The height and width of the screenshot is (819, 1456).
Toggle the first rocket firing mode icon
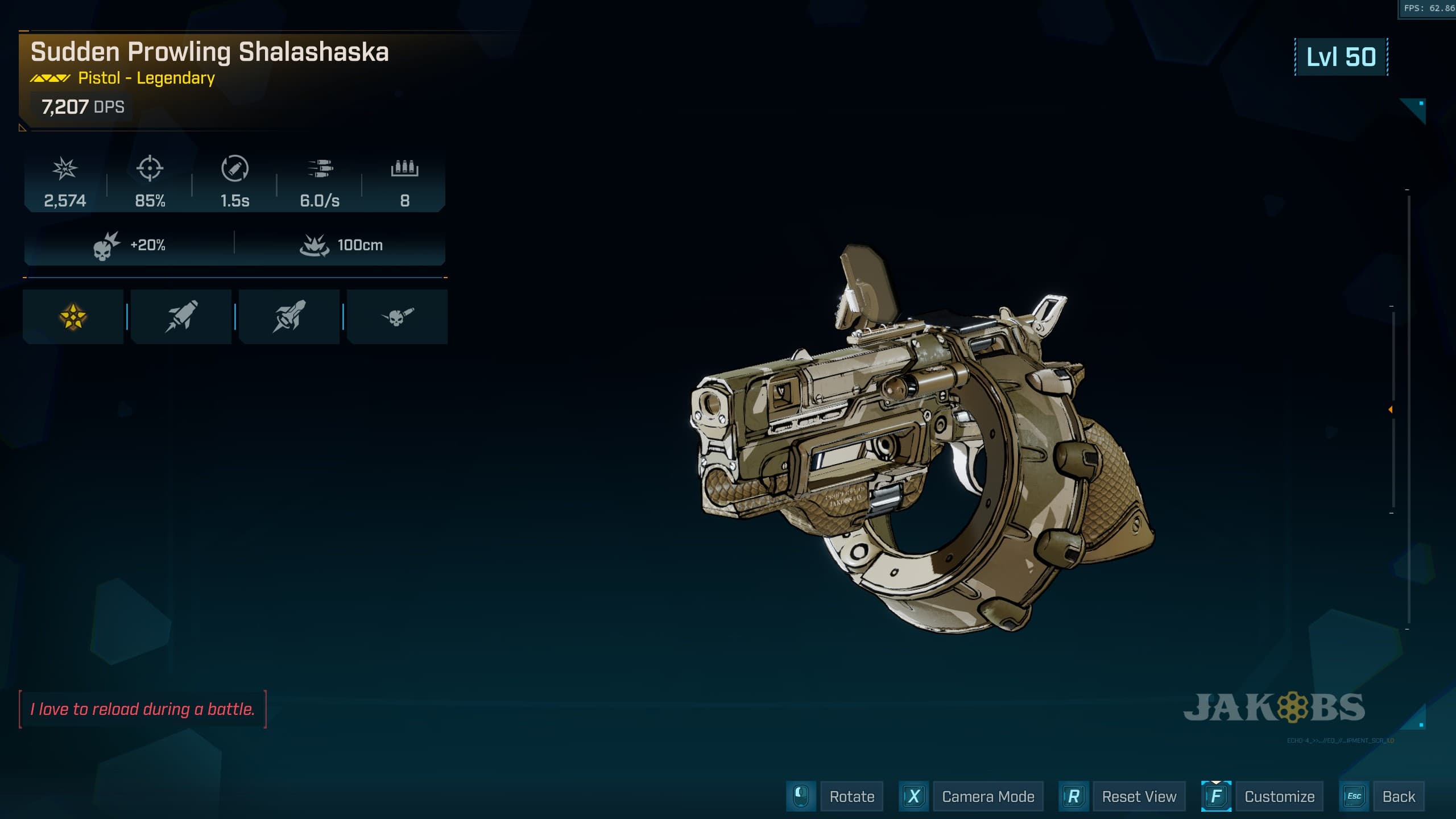click(x=181, y=317)
